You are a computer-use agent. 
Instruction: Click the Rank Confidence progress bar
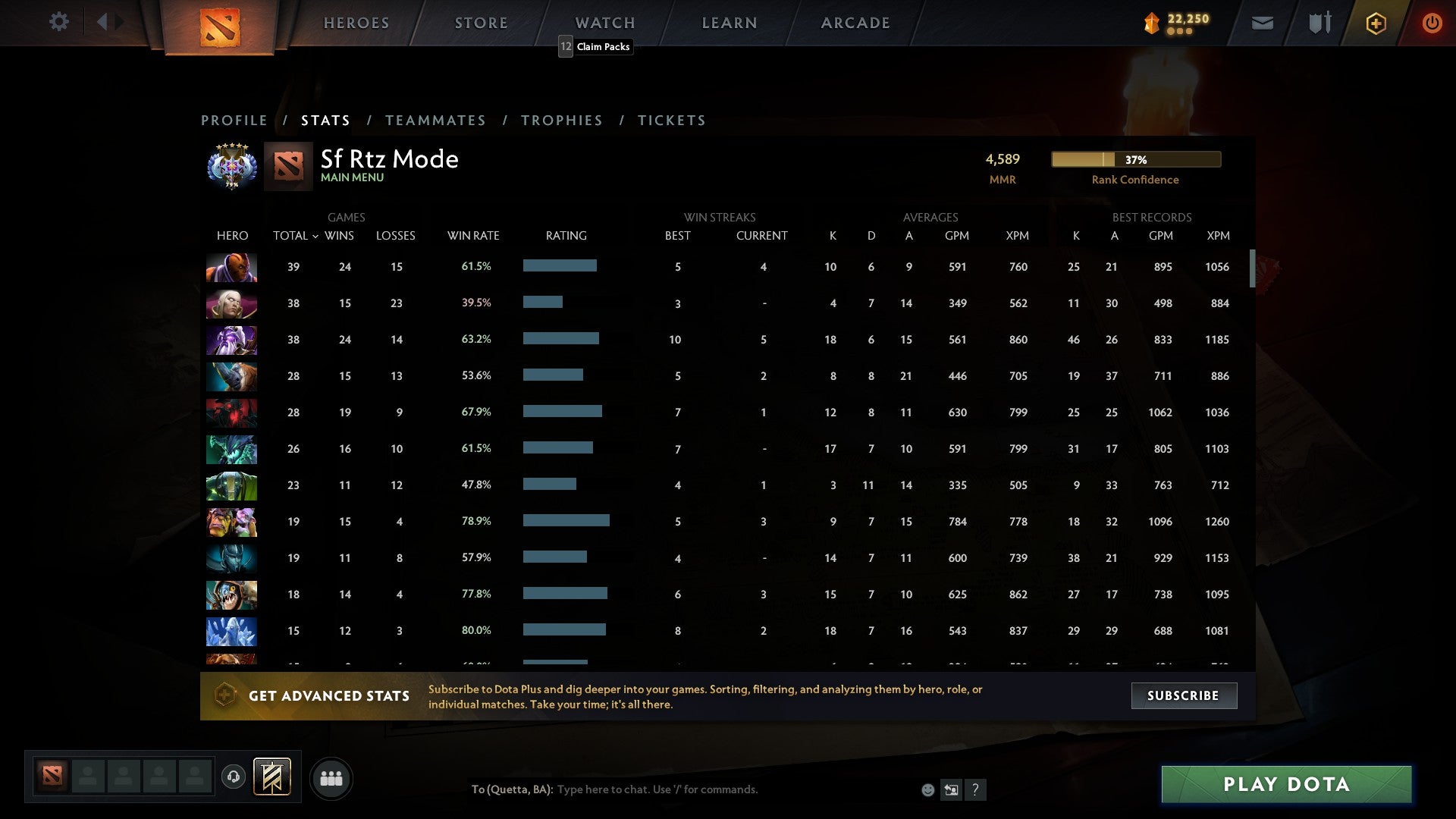coord(1135,159)
